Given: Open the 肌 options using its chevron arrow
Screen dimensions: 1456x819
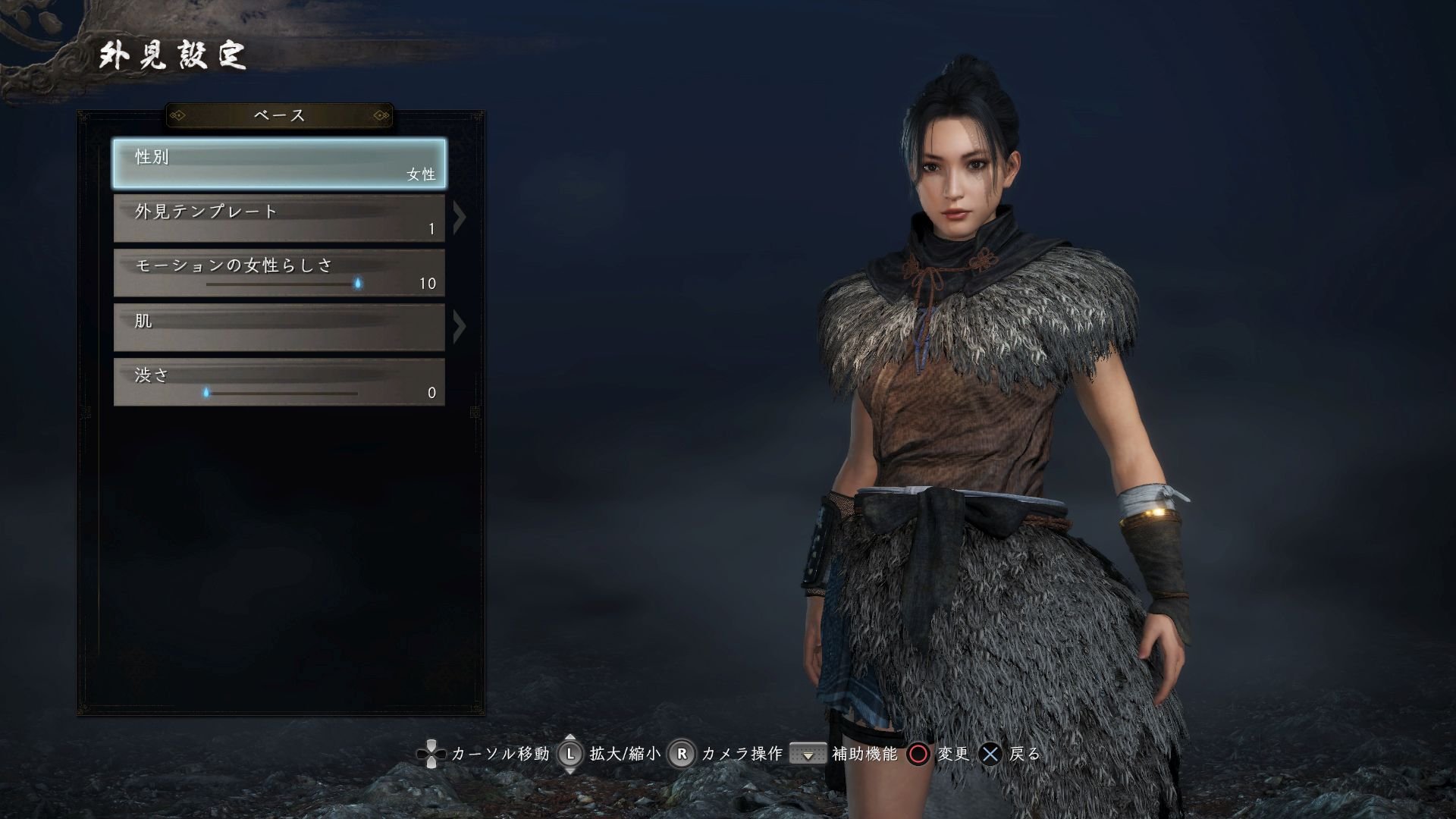Looking at the screenshot, I should click(x=459, y=327).
